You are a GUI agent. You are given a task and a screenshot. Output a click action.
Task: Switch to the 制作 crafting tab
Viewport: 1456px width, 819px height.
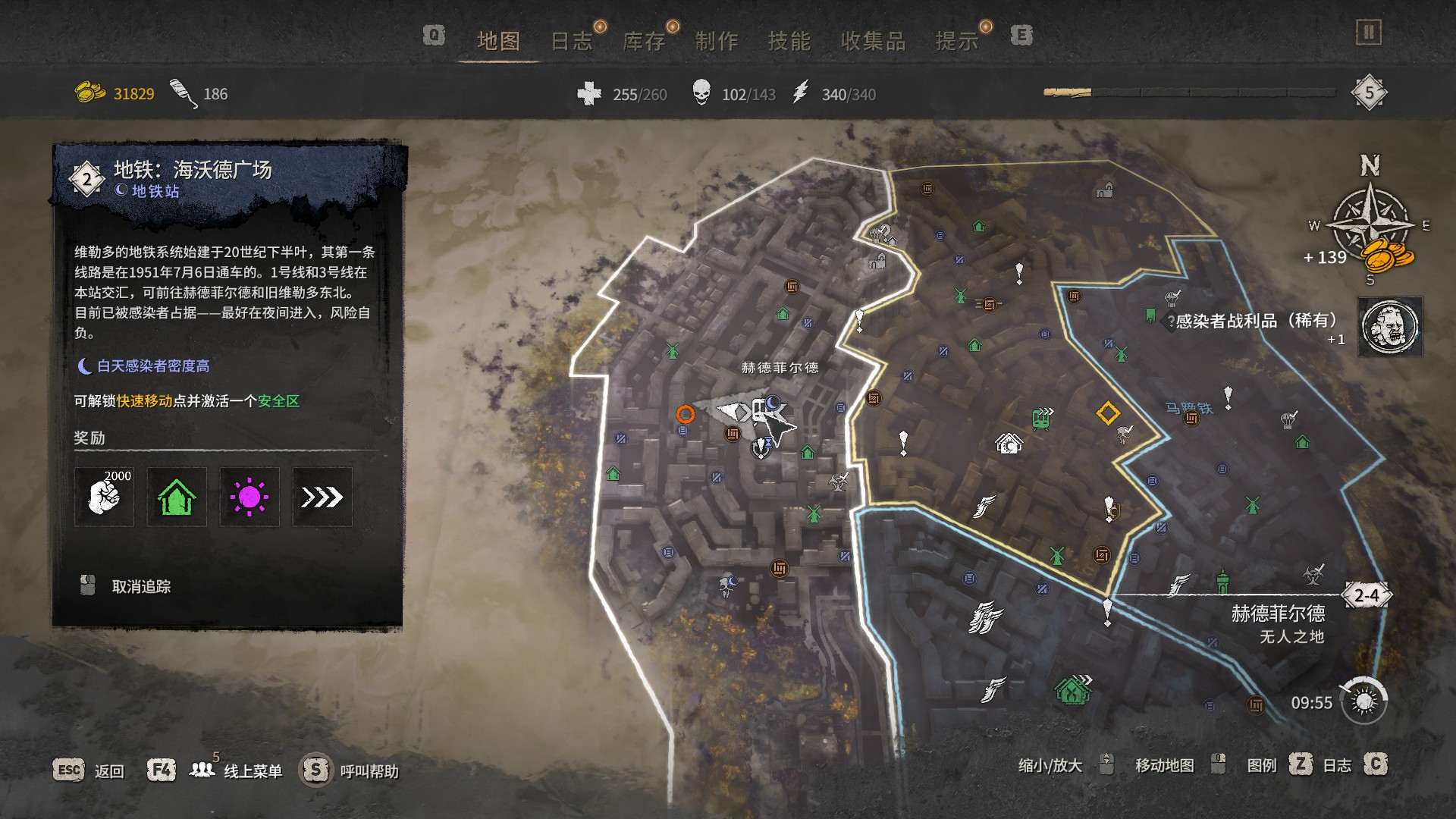717,41
